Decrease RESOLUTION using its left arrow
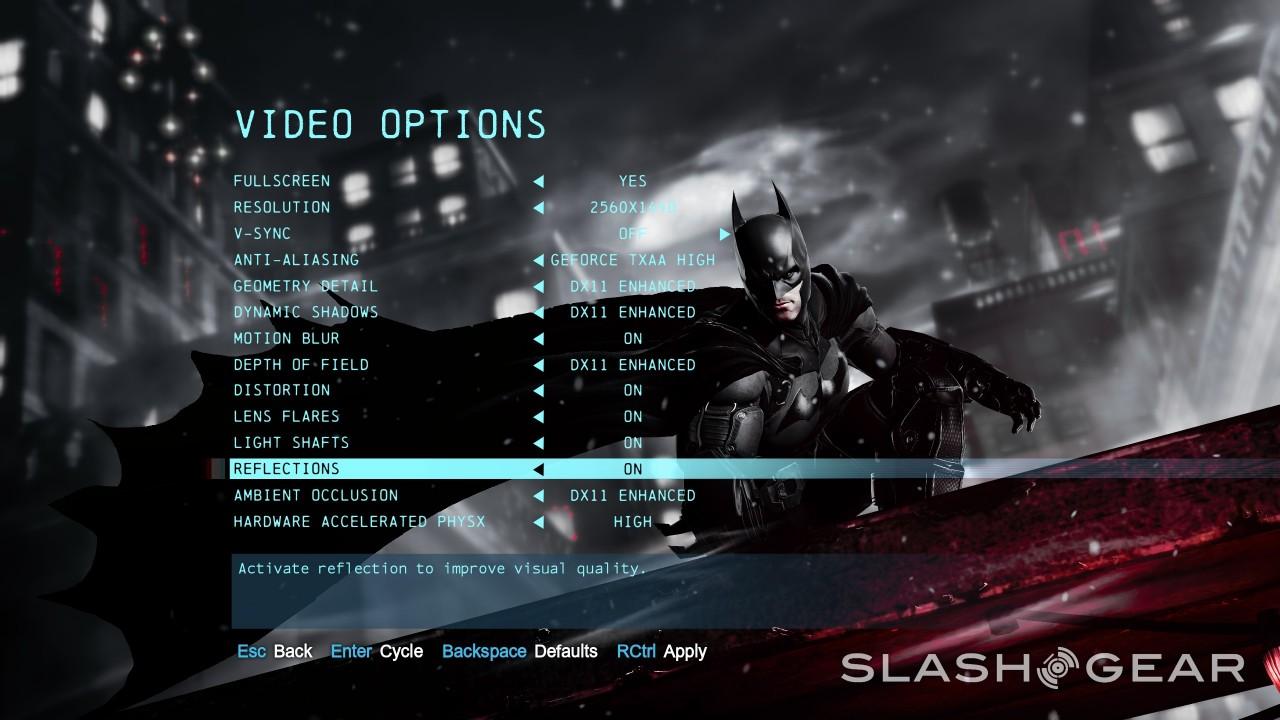The width and height of the screenshot is (1280, 720). 540,207
